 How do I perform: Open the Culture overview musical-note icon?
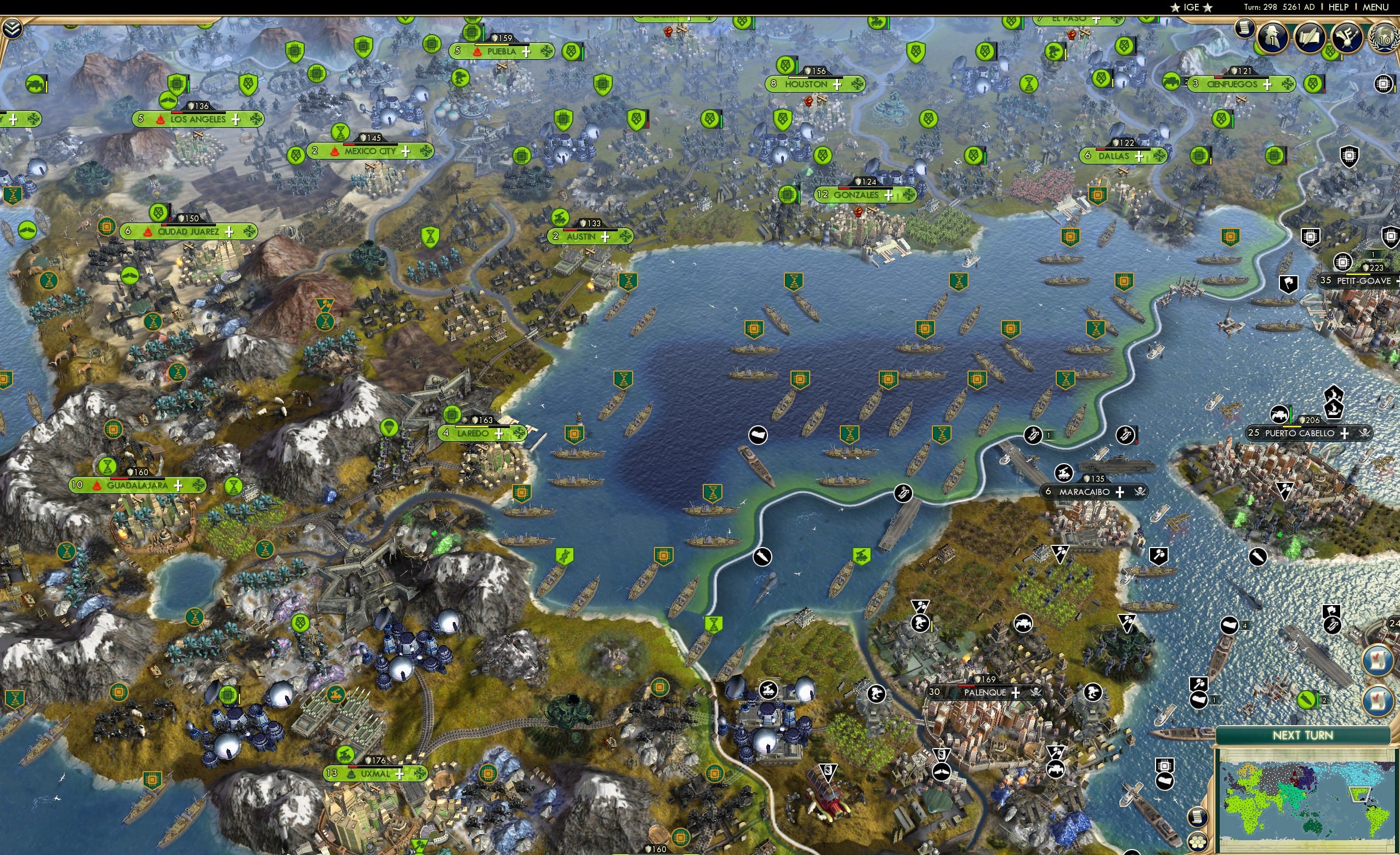(x=1348, y=37)
